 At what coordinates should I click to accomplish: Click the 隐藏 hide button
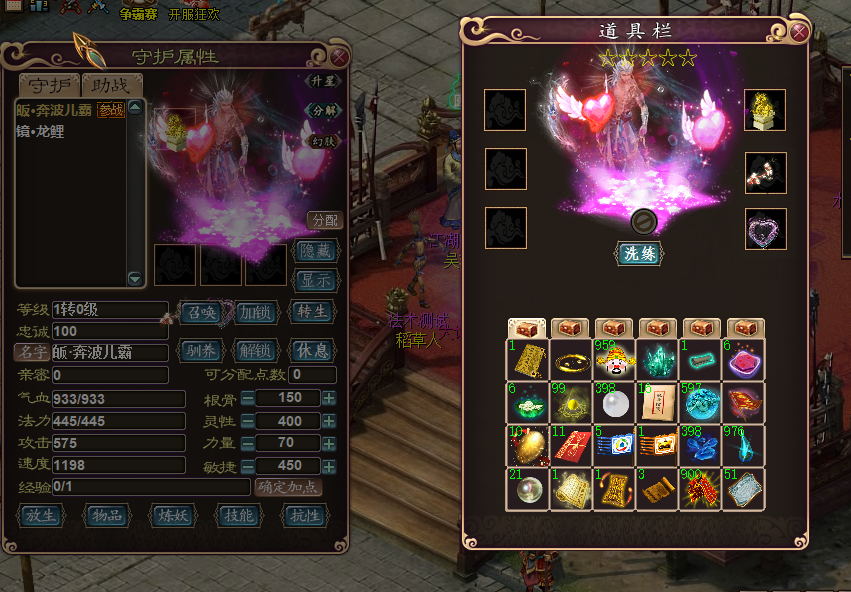pos(314,252)
